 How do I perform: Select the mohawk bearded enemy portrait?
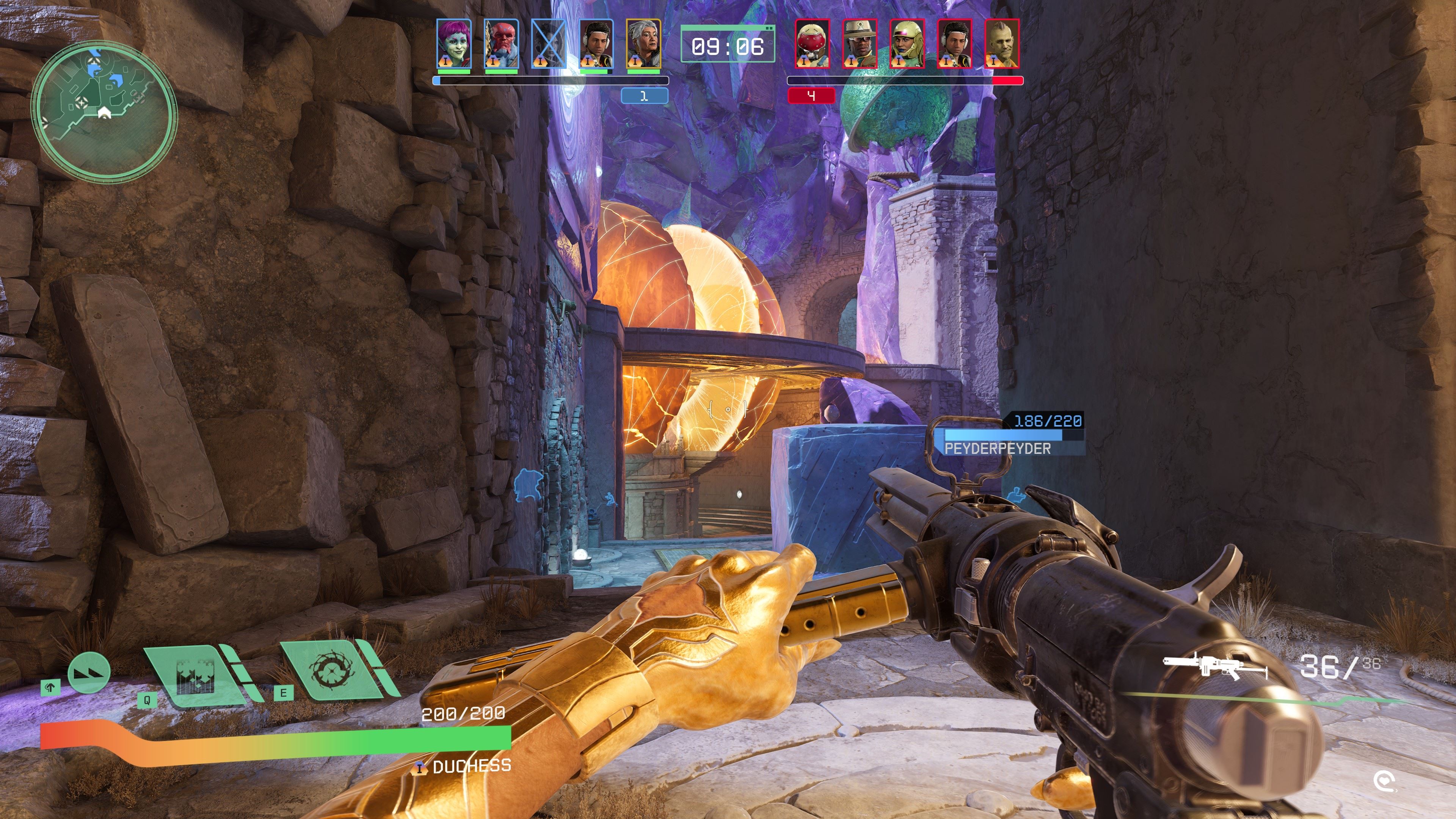(x=1001, y=44)
